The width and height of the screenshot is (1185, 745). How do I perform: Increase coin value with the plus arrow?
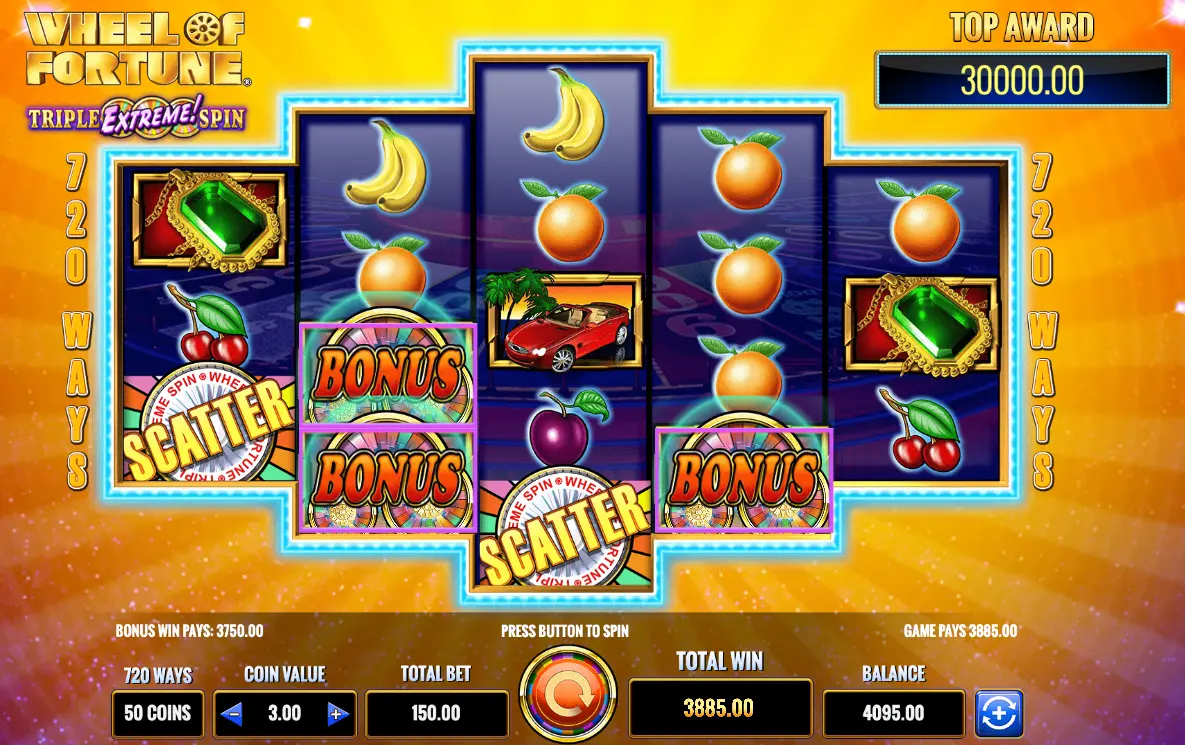coord(337,713)
